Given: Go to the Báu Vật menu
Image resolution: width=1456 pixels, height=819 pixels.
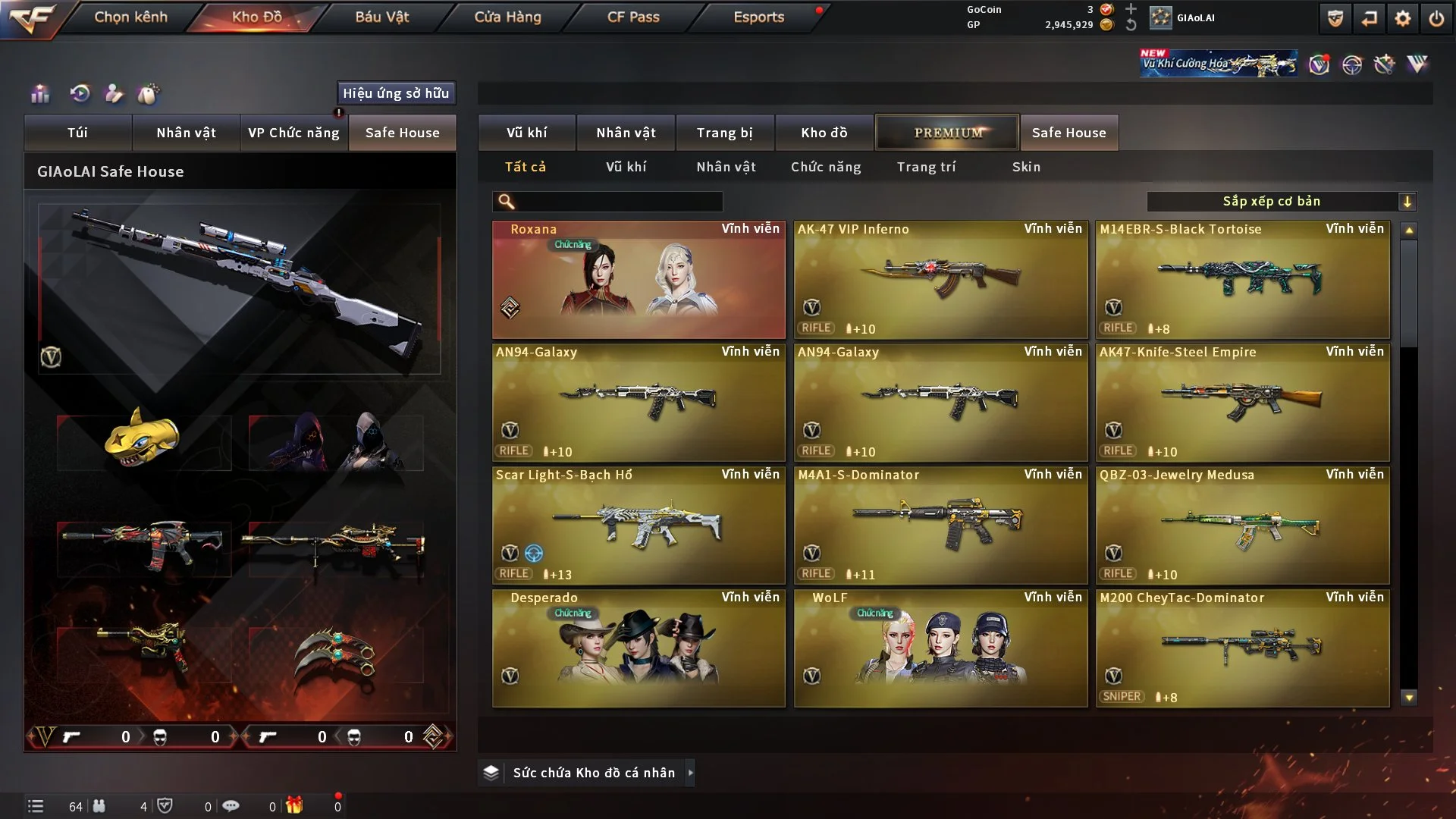Looking at the screenshot, I should pos(381,17).
